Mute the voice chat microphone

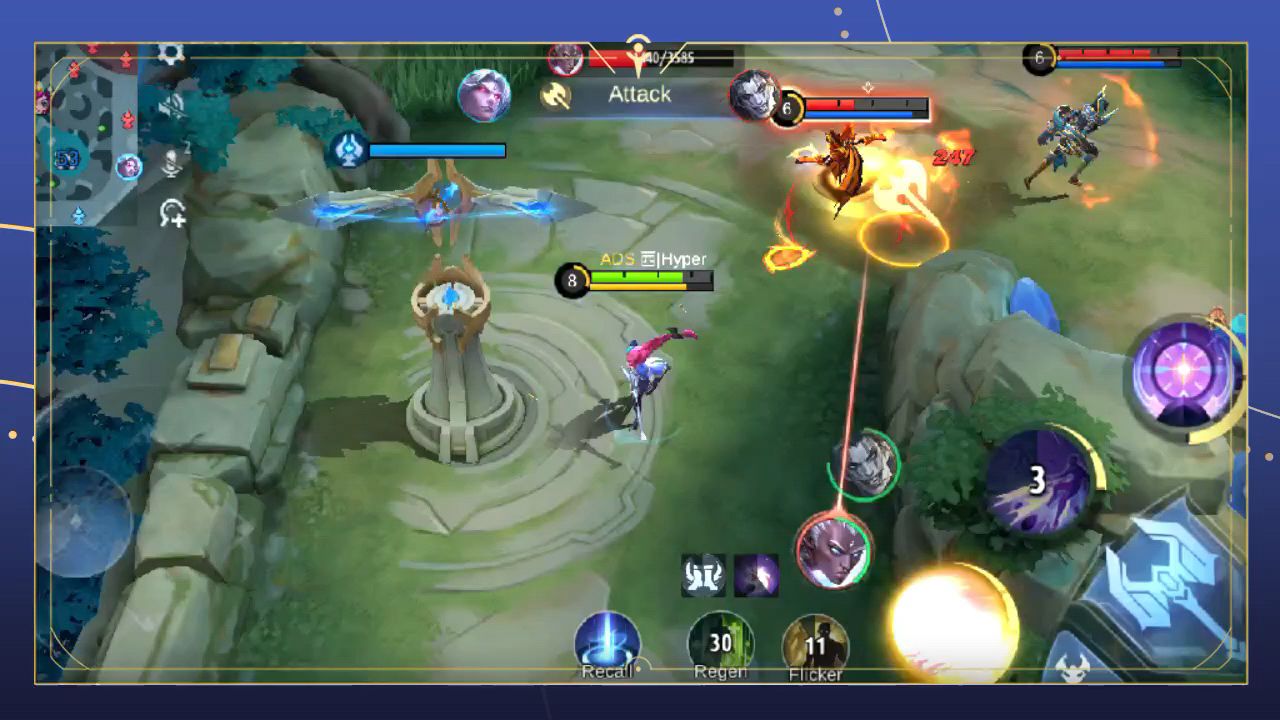(x=171, y=163)
